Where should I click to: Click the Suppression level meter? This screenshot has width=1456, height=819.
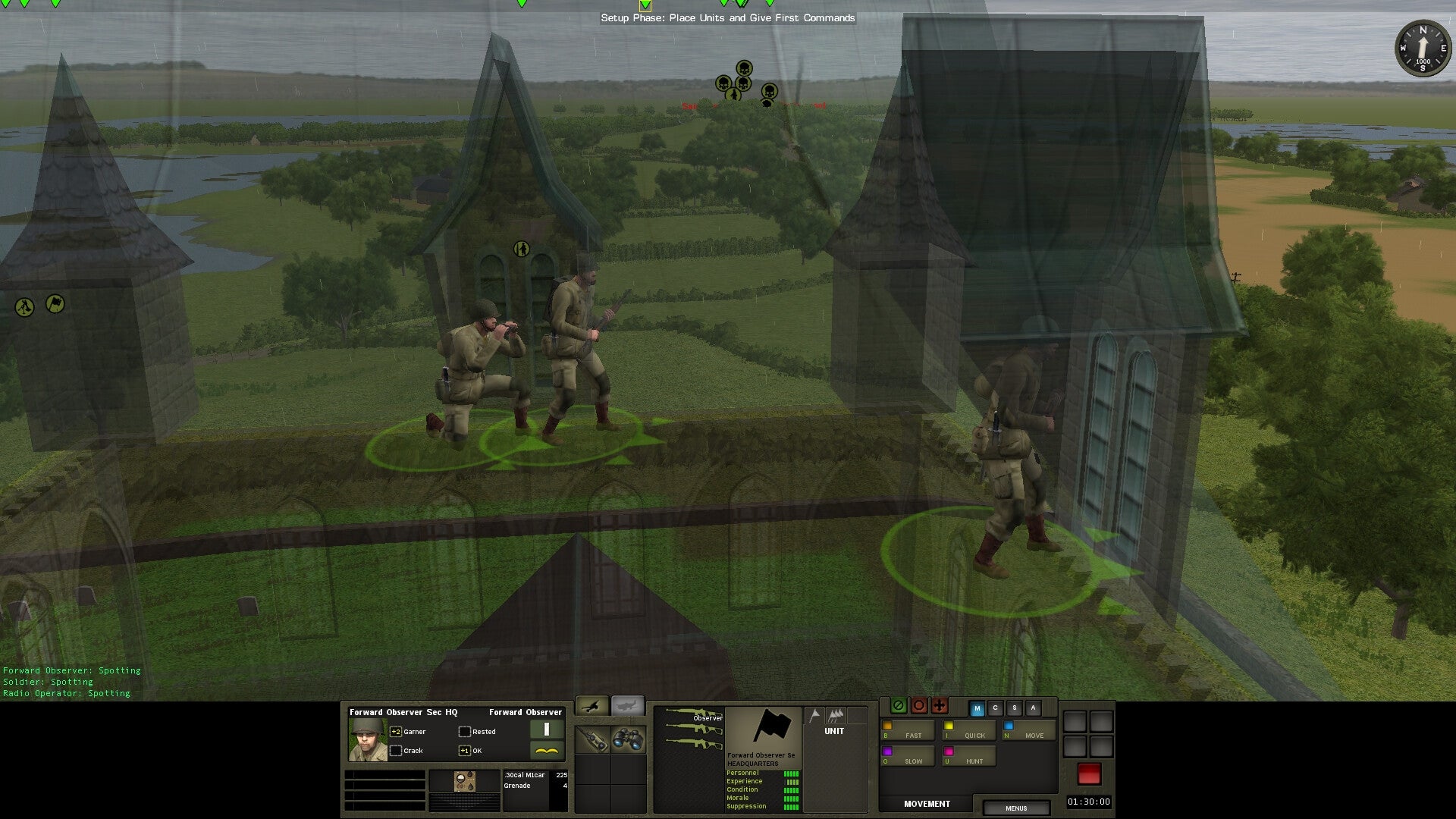pos(792,806)
